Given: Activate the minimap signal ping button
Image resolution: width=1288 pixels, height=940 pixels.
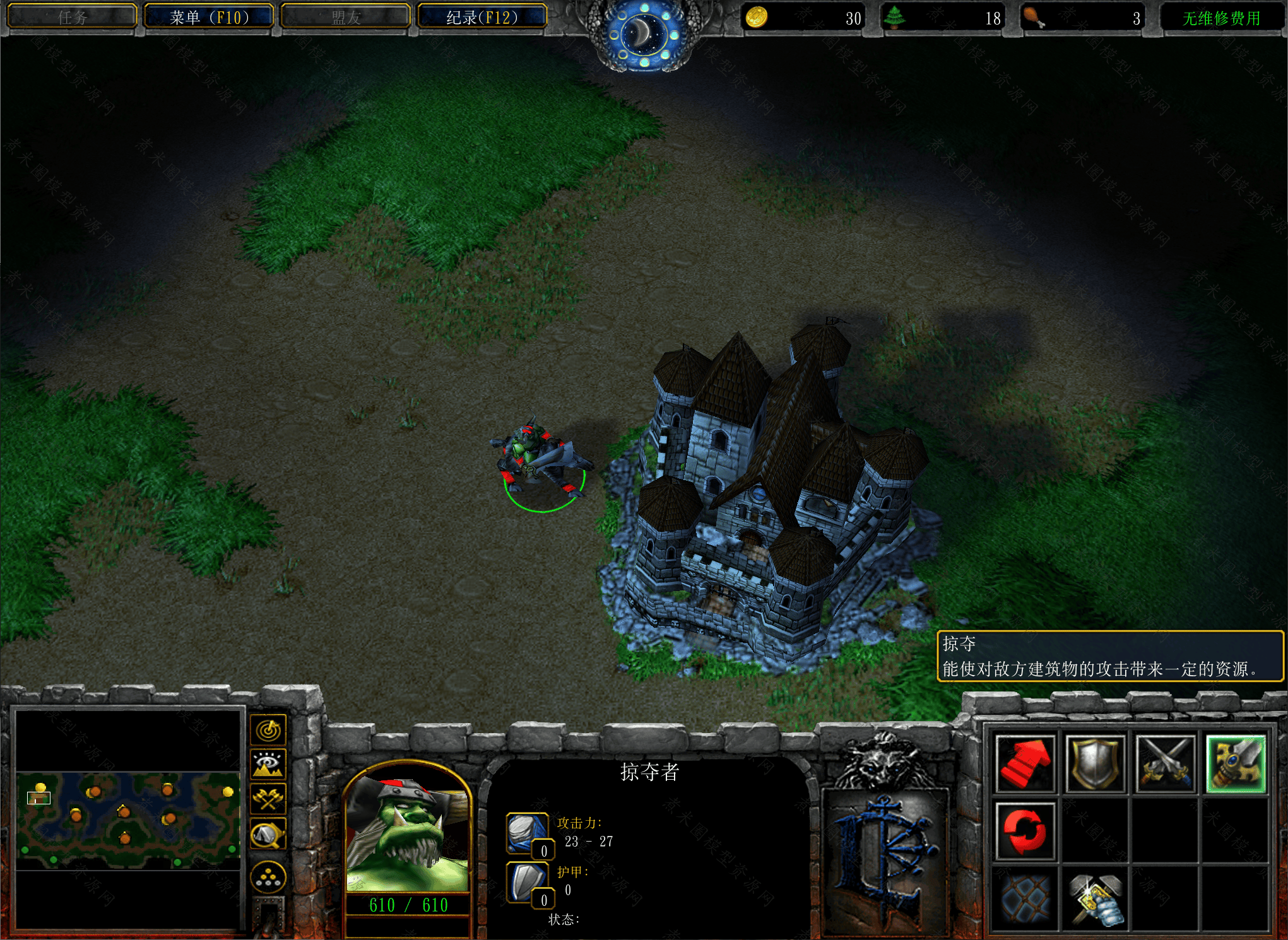Looking at the screenshot, I should coord(269,731).
